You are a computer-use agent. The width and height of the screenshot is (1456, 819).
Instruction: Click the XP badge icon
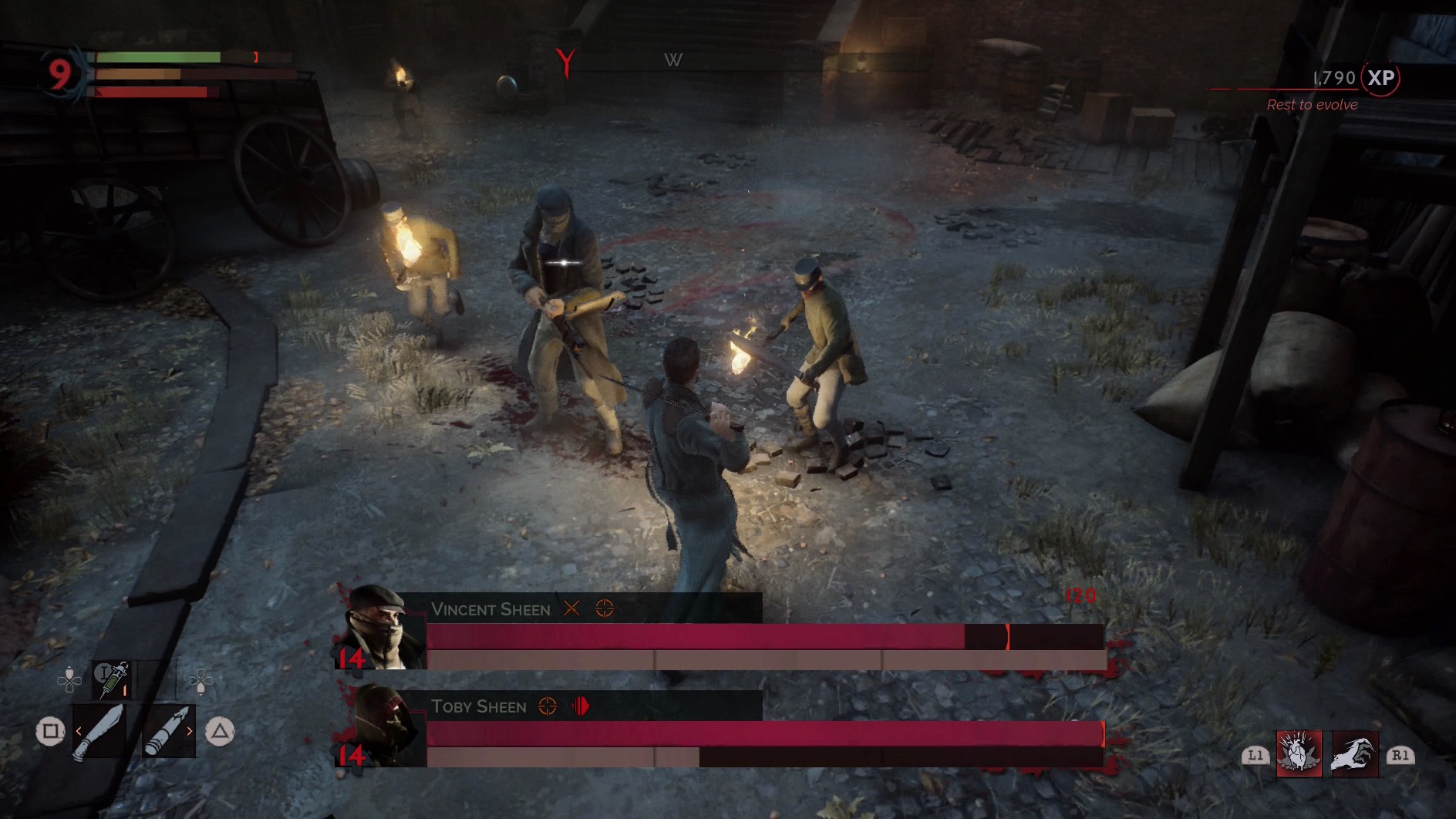click(1380, 78)
